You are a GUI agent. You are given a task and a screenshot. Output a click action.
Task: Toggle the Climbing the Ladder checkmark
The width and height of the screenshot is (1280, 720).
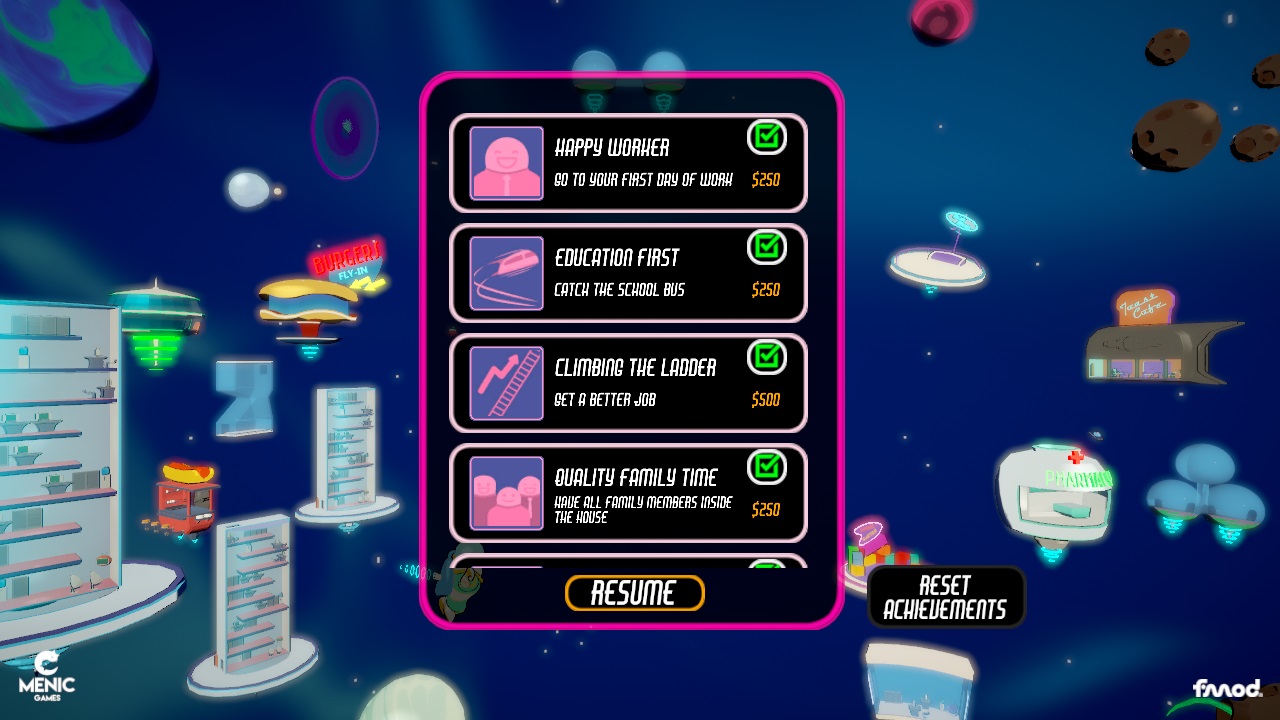point(767,358)
